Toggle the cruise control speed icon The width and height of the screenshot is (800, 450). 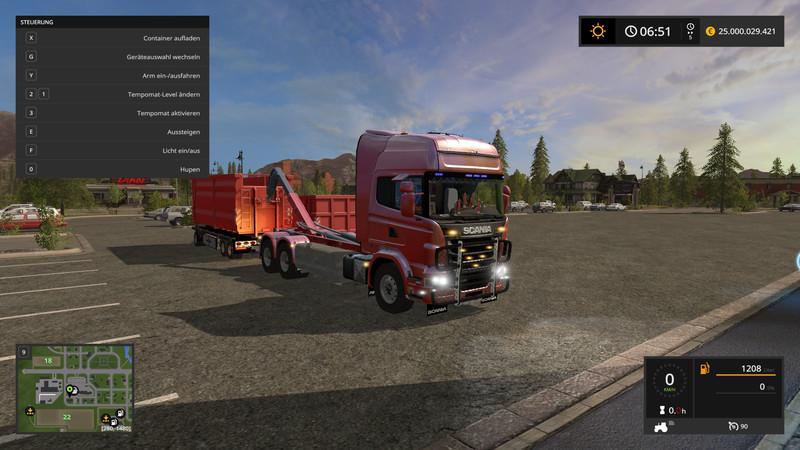tap(734, 425)
